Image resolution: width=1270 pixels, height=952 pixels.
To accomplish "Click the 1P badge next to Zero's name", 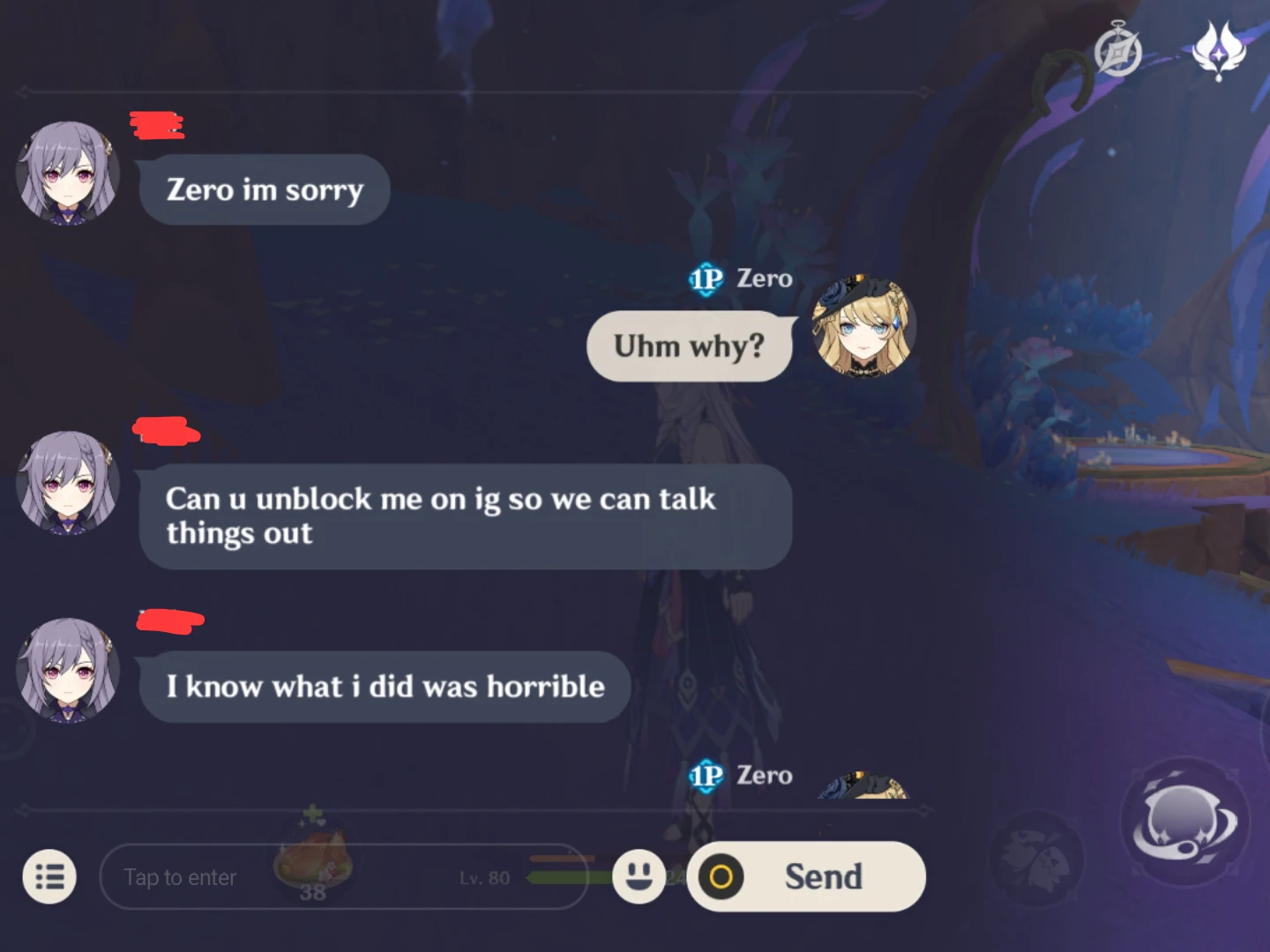I will pos(705,279).
